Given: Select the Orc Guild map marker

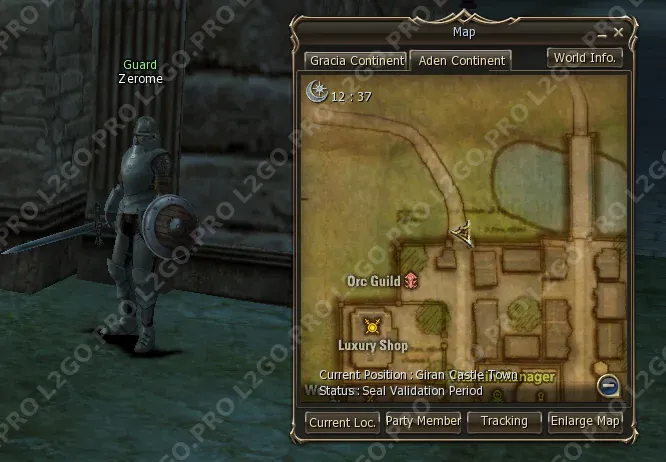Looking at the screenshot, I should 411,282.
